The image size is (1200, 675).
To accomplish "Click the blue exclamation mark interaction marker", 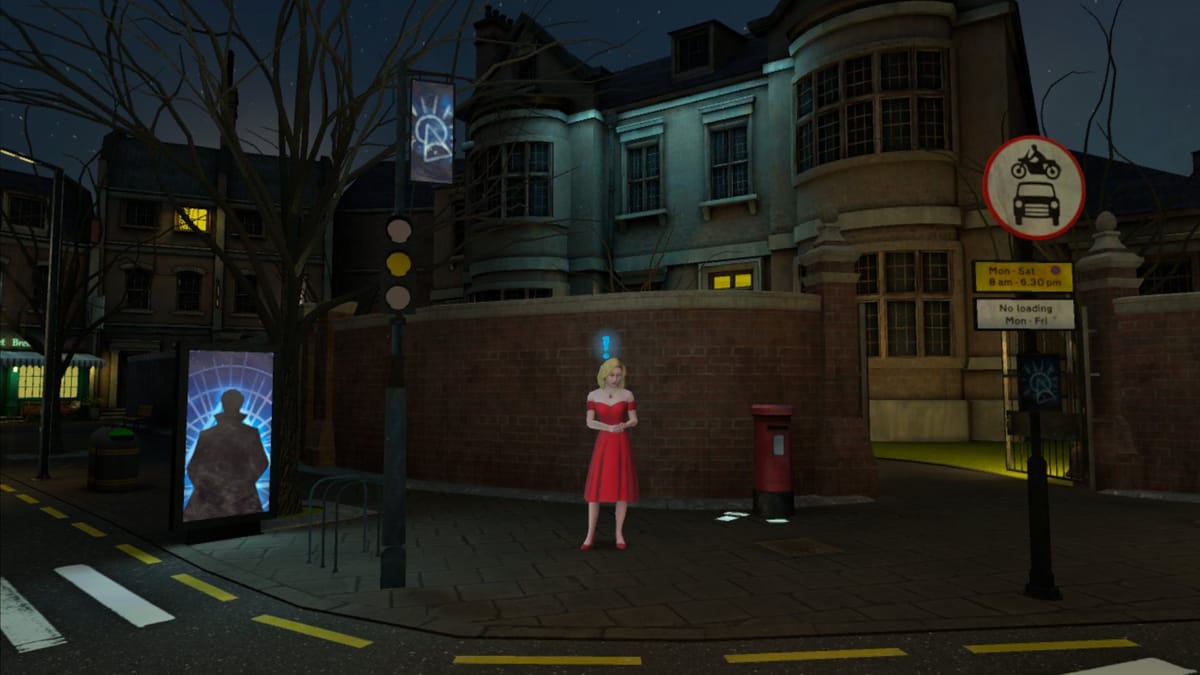I will click(606, 346).
